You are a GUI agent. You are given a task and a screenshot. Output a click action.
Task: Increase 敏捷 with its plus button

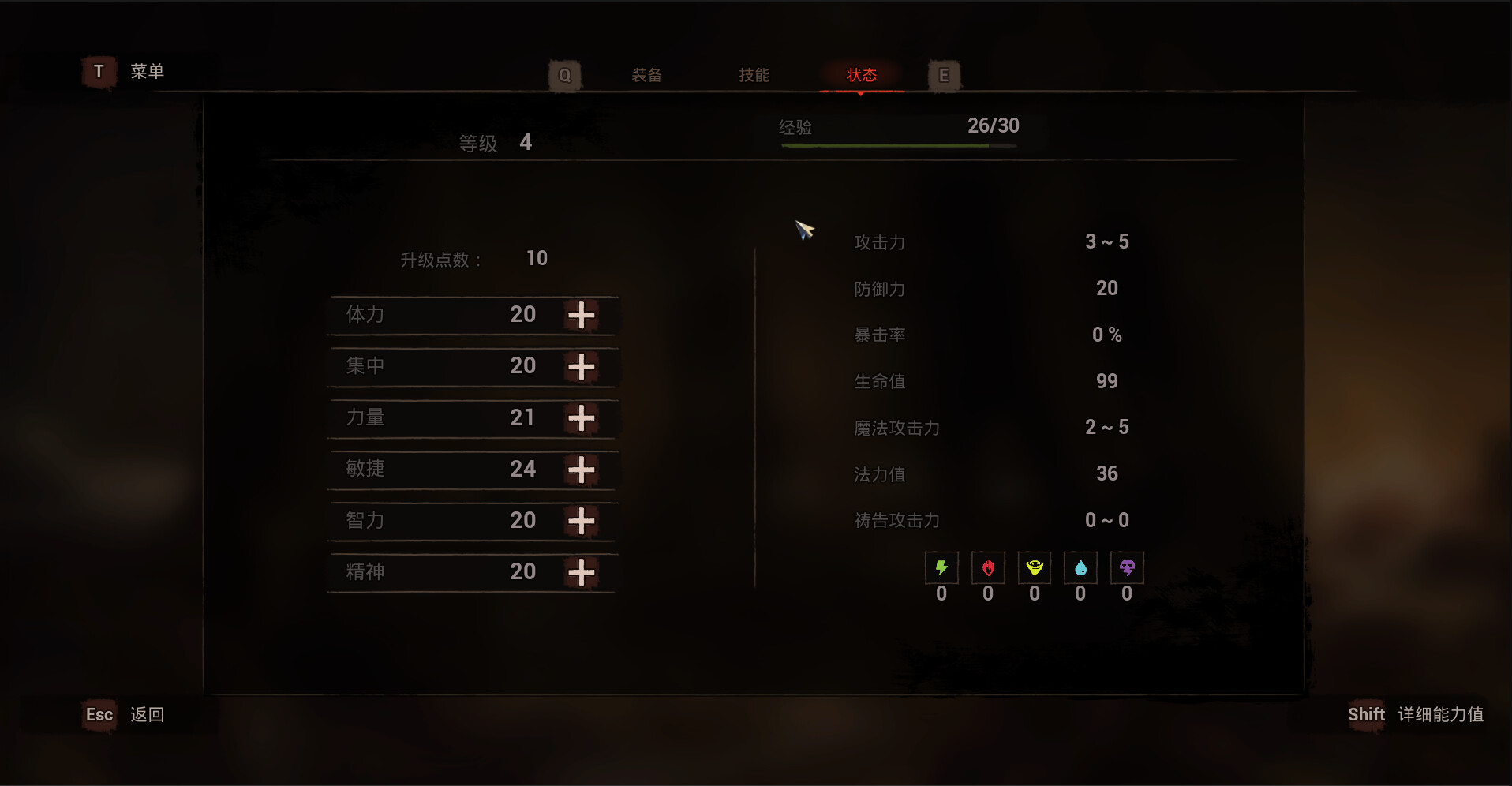click(x=582, y=470)
